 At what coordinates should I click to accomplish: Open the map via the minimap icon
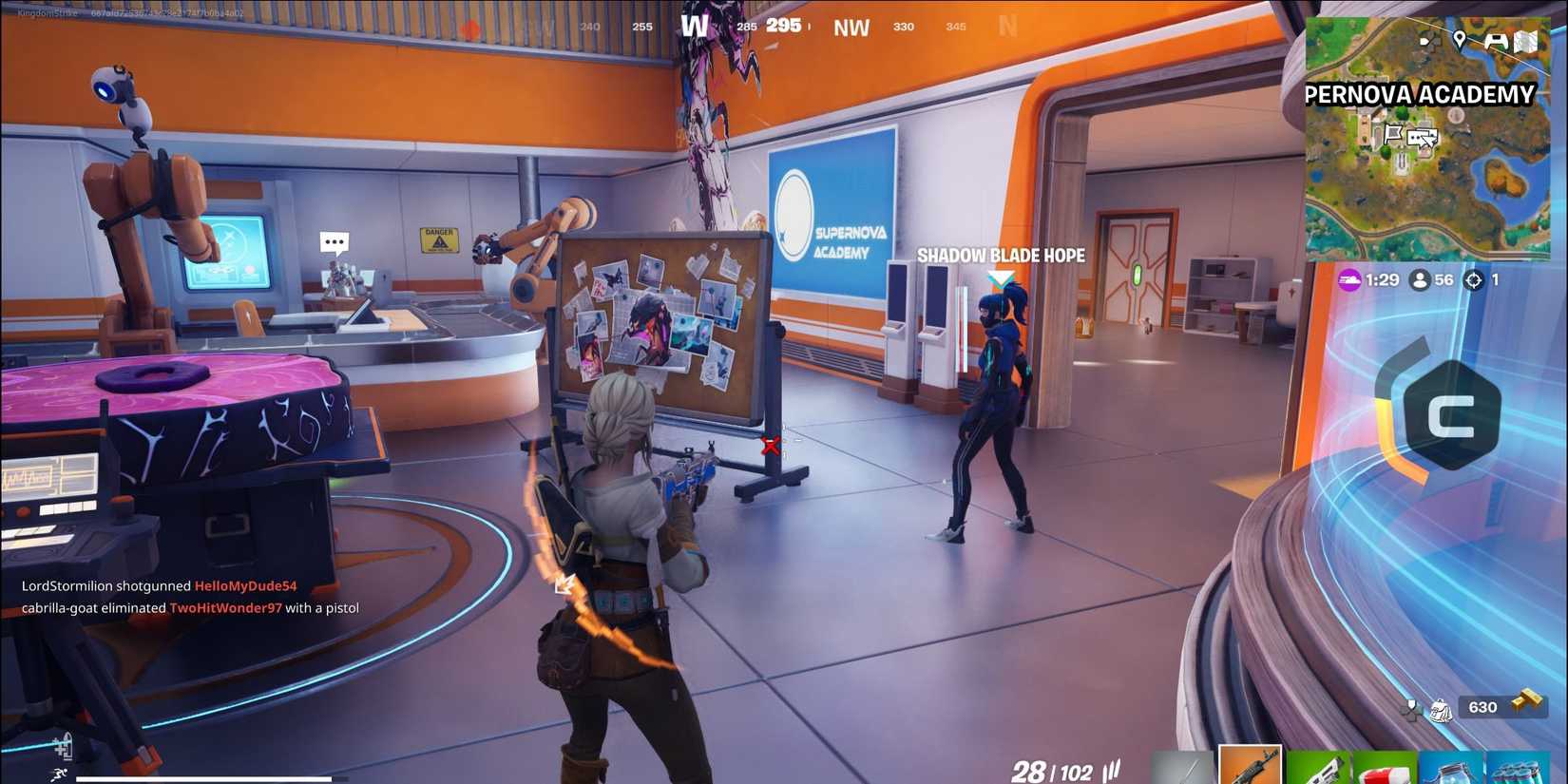pos(1526,40)
